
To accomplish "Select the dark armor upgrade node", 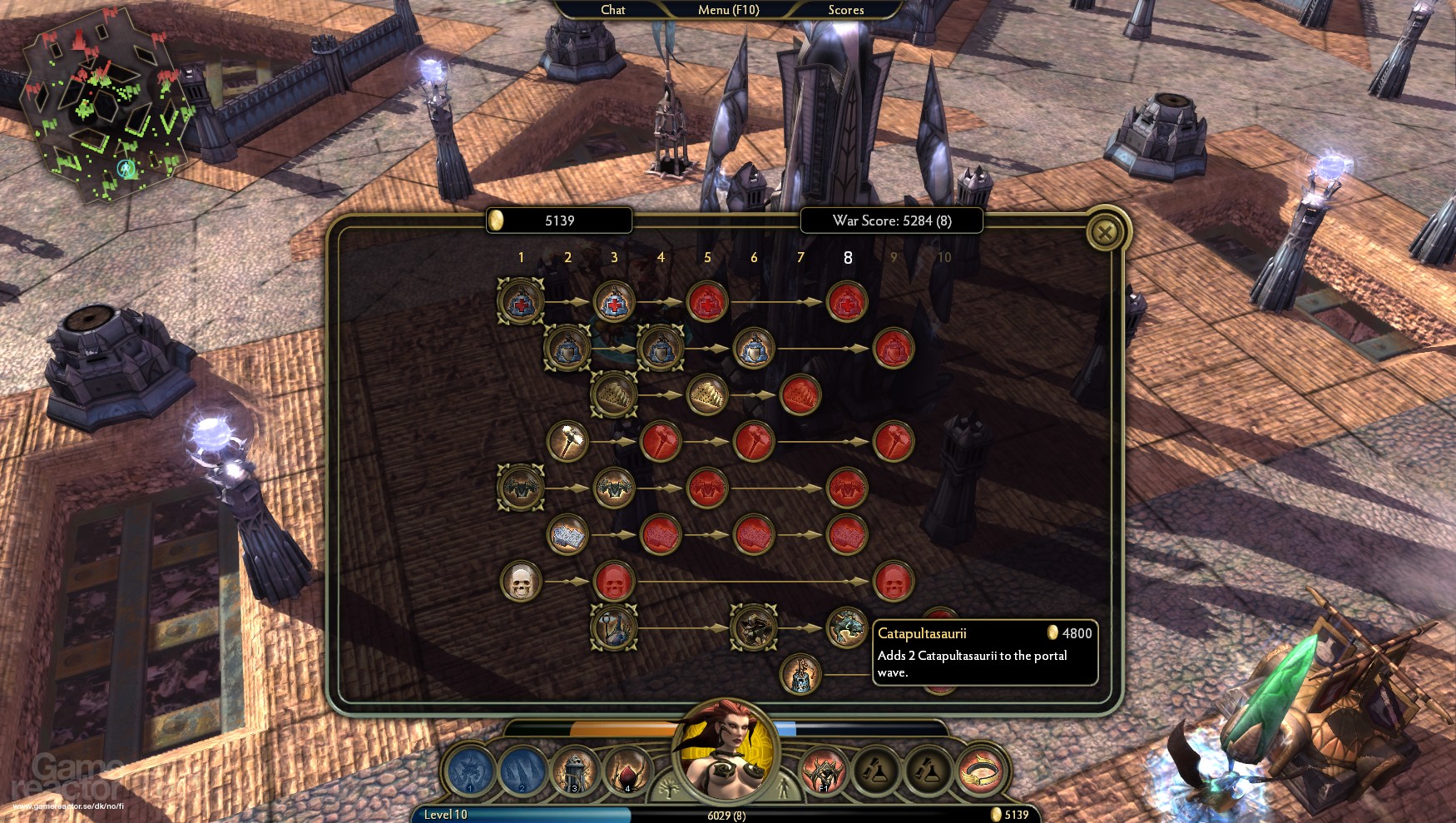I will tap(520, 488).
